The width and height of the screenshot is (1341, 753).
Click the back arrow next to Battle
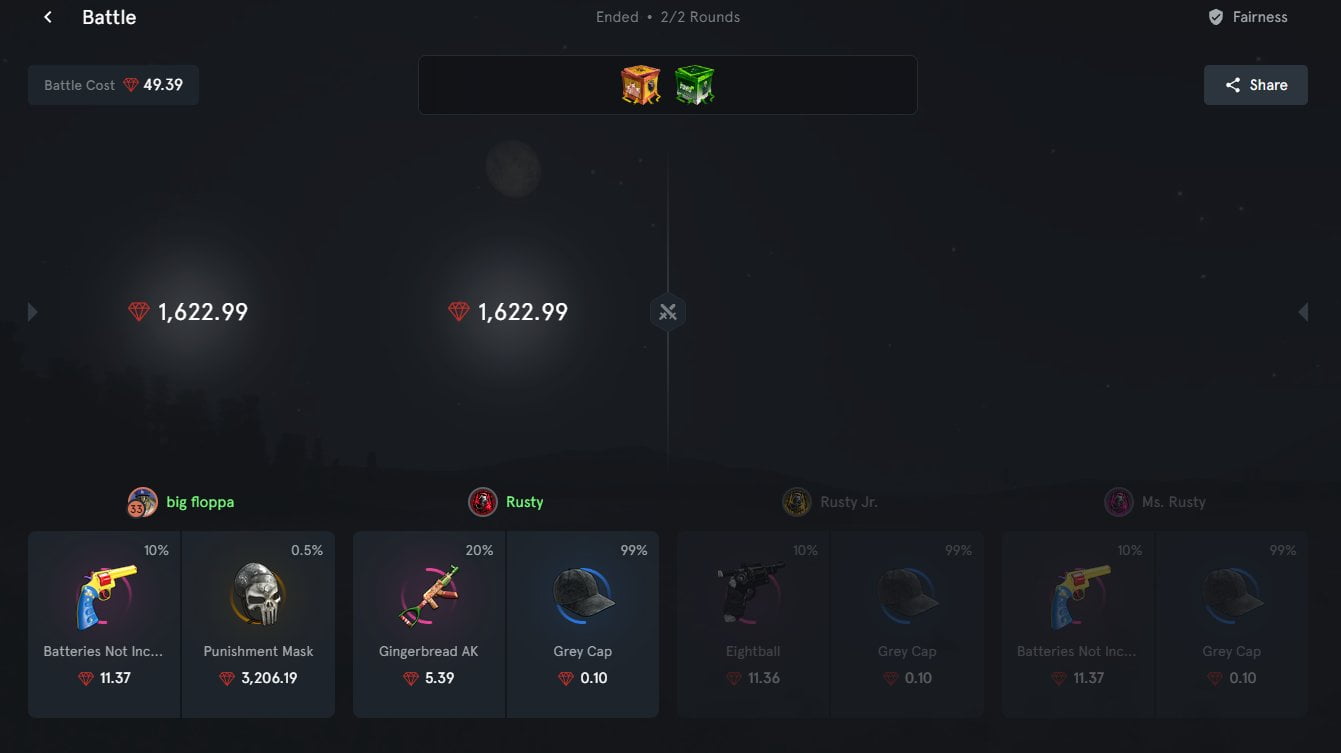coord(46,16)
